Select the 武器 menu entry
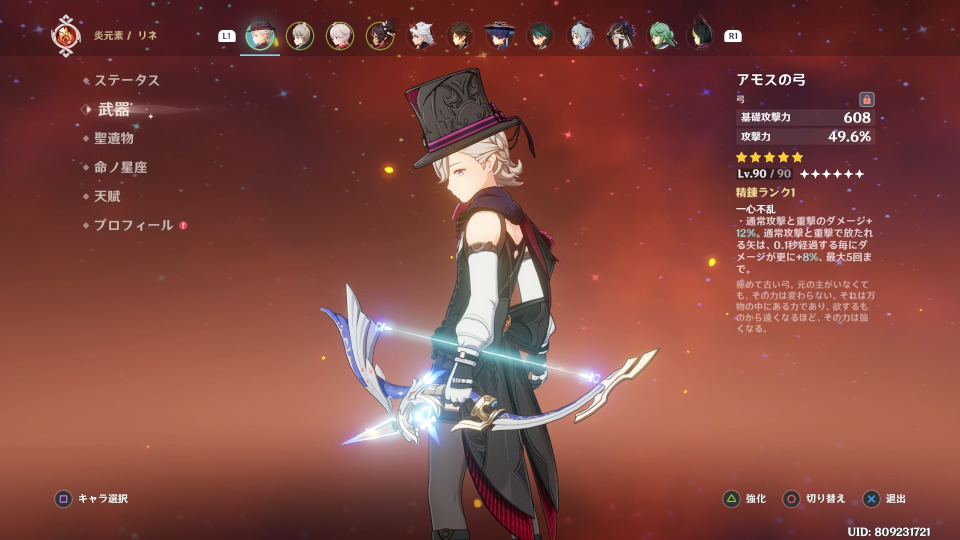Screen dimensions: 960x540 click(x=114, y=110)
